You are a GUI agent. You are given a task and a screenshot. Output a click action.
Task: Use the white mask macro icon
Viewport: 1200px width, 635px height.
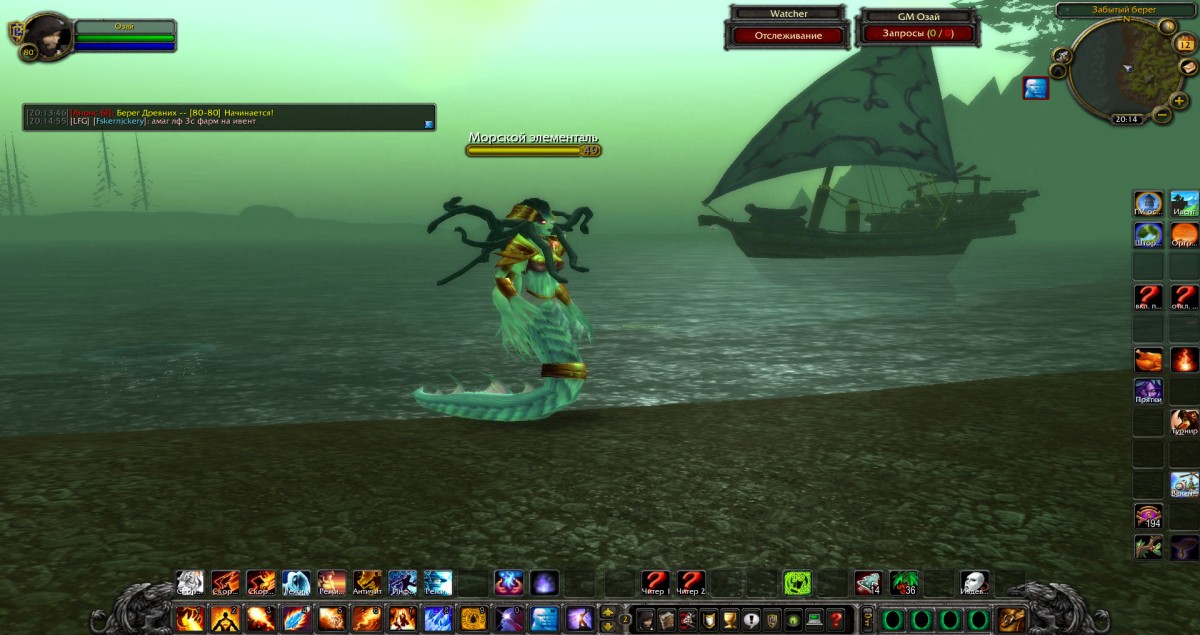coord(975,582)
